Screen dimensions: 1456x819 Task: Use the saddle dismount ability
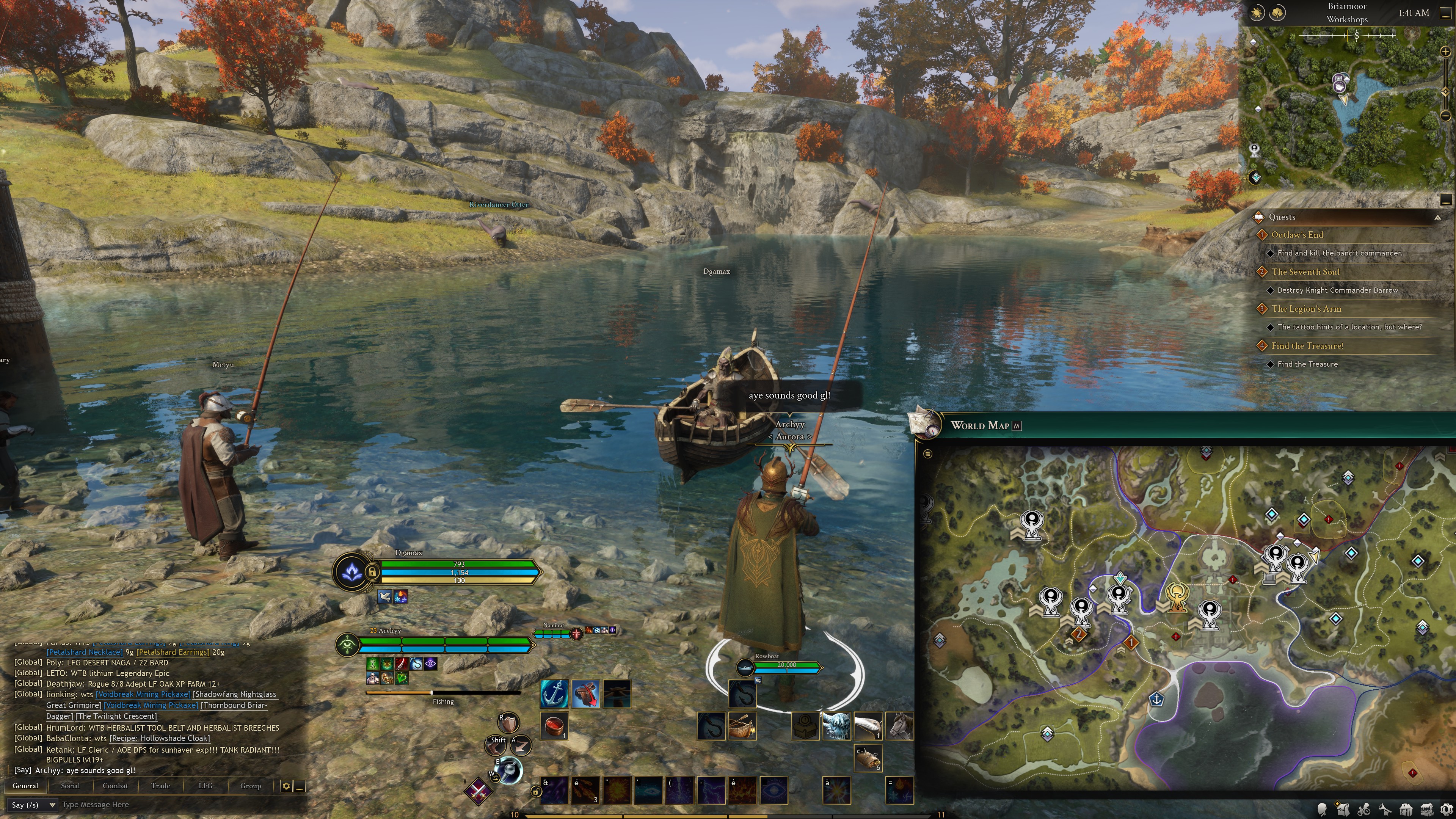pos(585,693)
